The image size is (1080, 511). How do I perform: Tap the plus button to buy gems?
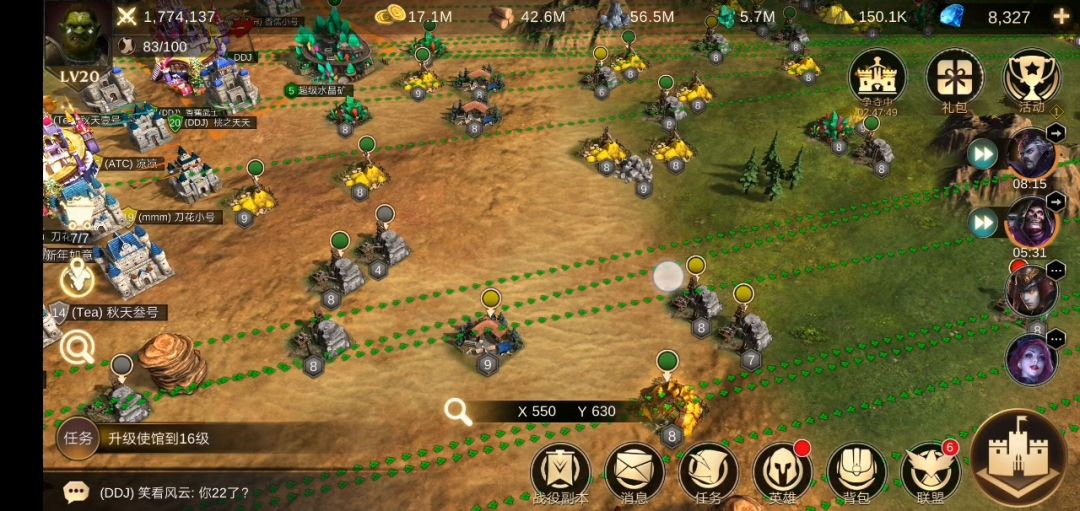tap(1061, 16)
